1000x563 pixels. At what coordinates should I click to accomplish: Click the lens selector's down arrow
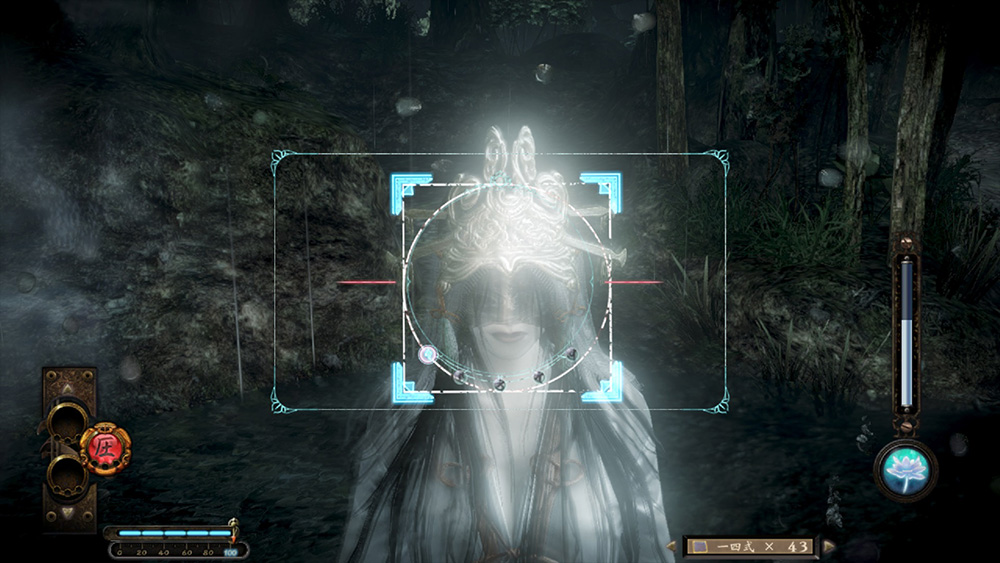click(68, 513)
